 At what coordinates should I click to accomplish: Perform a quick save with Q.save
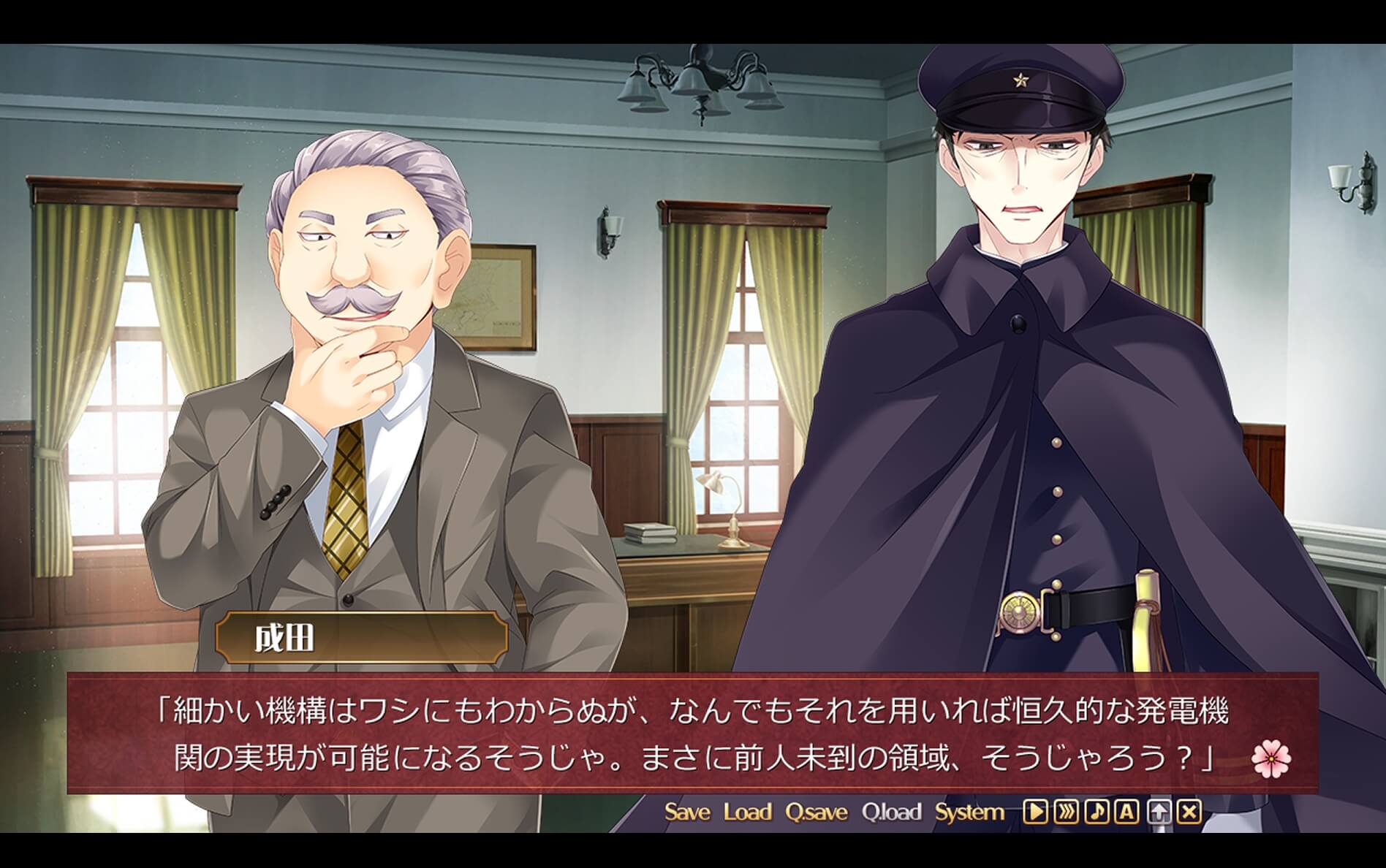pyautogui.click(x=818, y=810)
